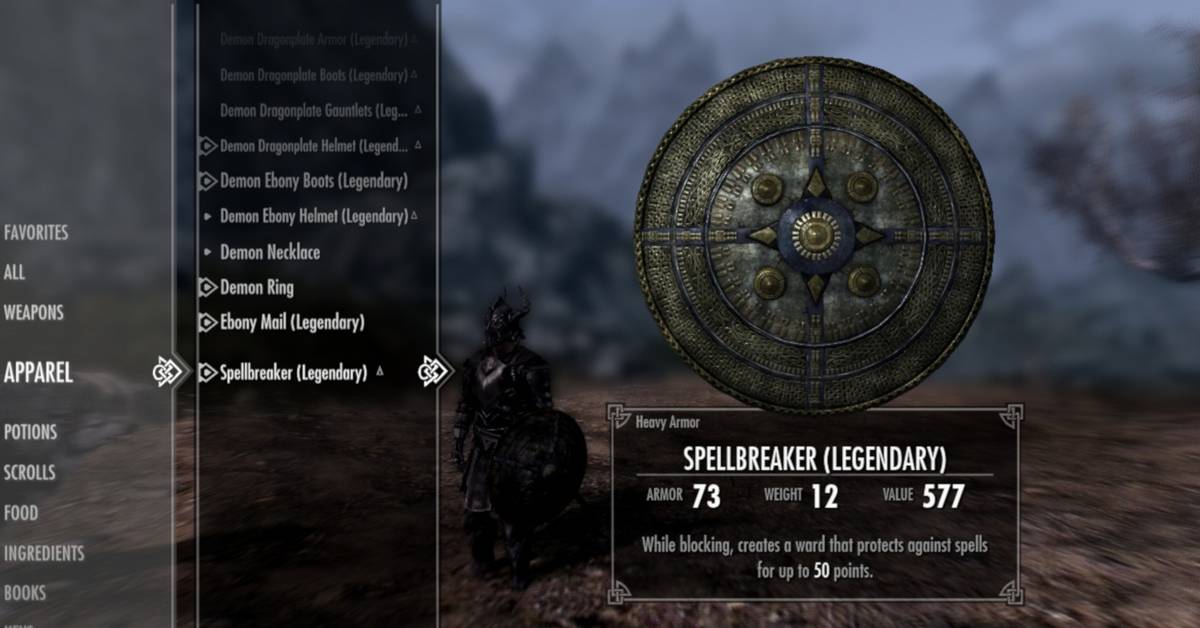1200x628 pixels.
Task: Select Demon Ebony Boots (Legendary)
Action: [x=313, y=181]
